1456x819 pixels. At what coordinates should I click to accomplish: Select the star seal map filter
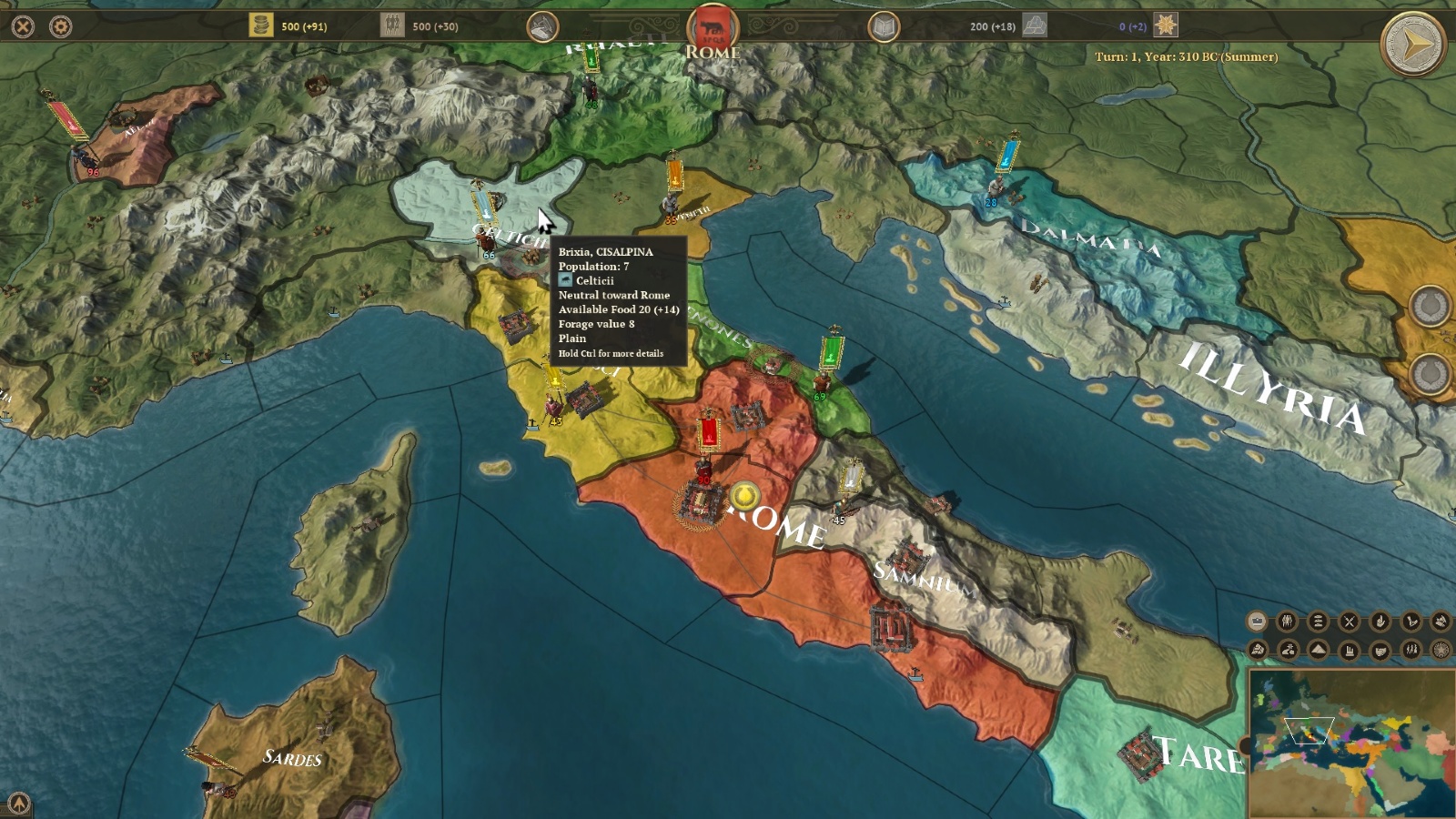point(1441,650)
